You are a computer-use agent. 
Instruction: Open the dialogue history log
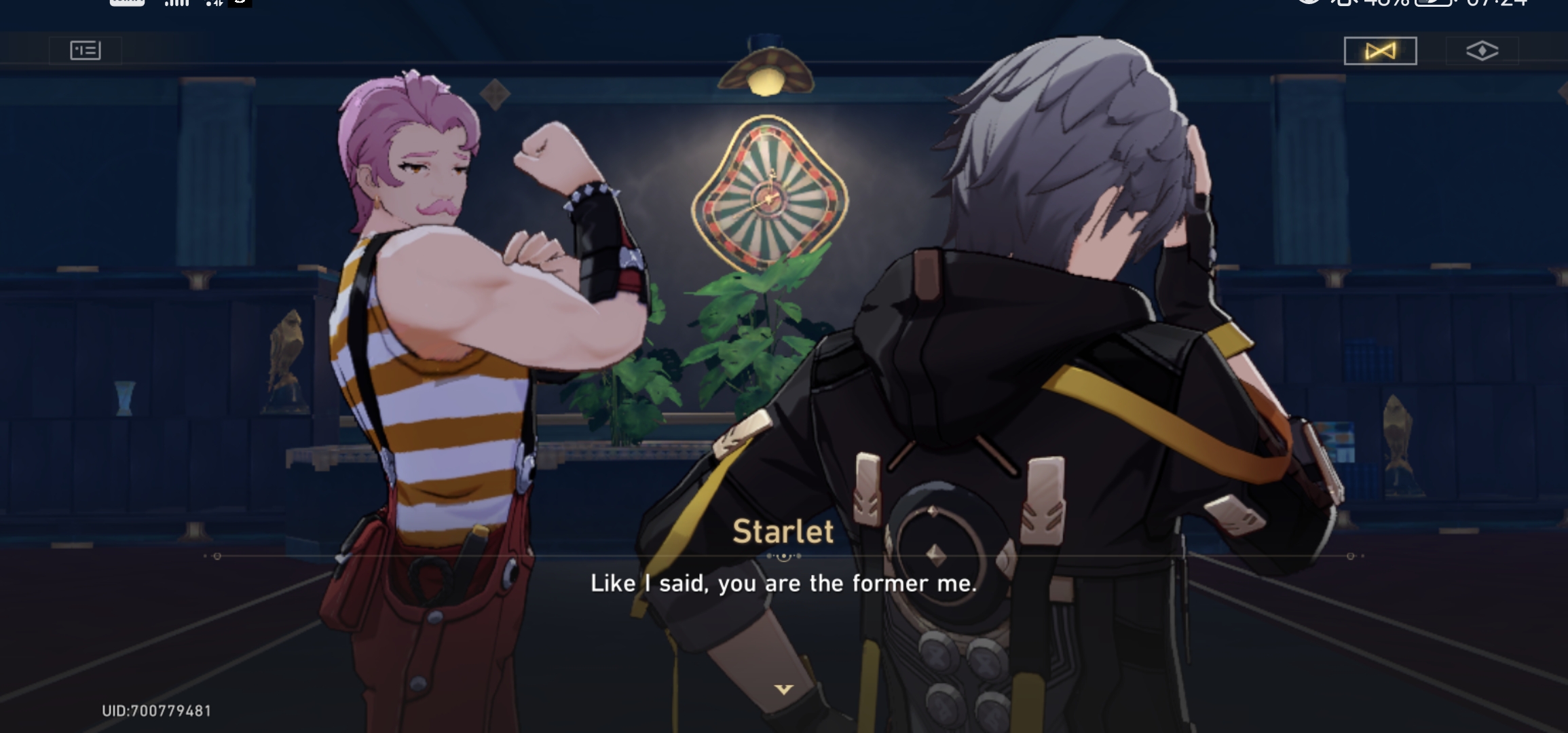(x=85, y=50)
